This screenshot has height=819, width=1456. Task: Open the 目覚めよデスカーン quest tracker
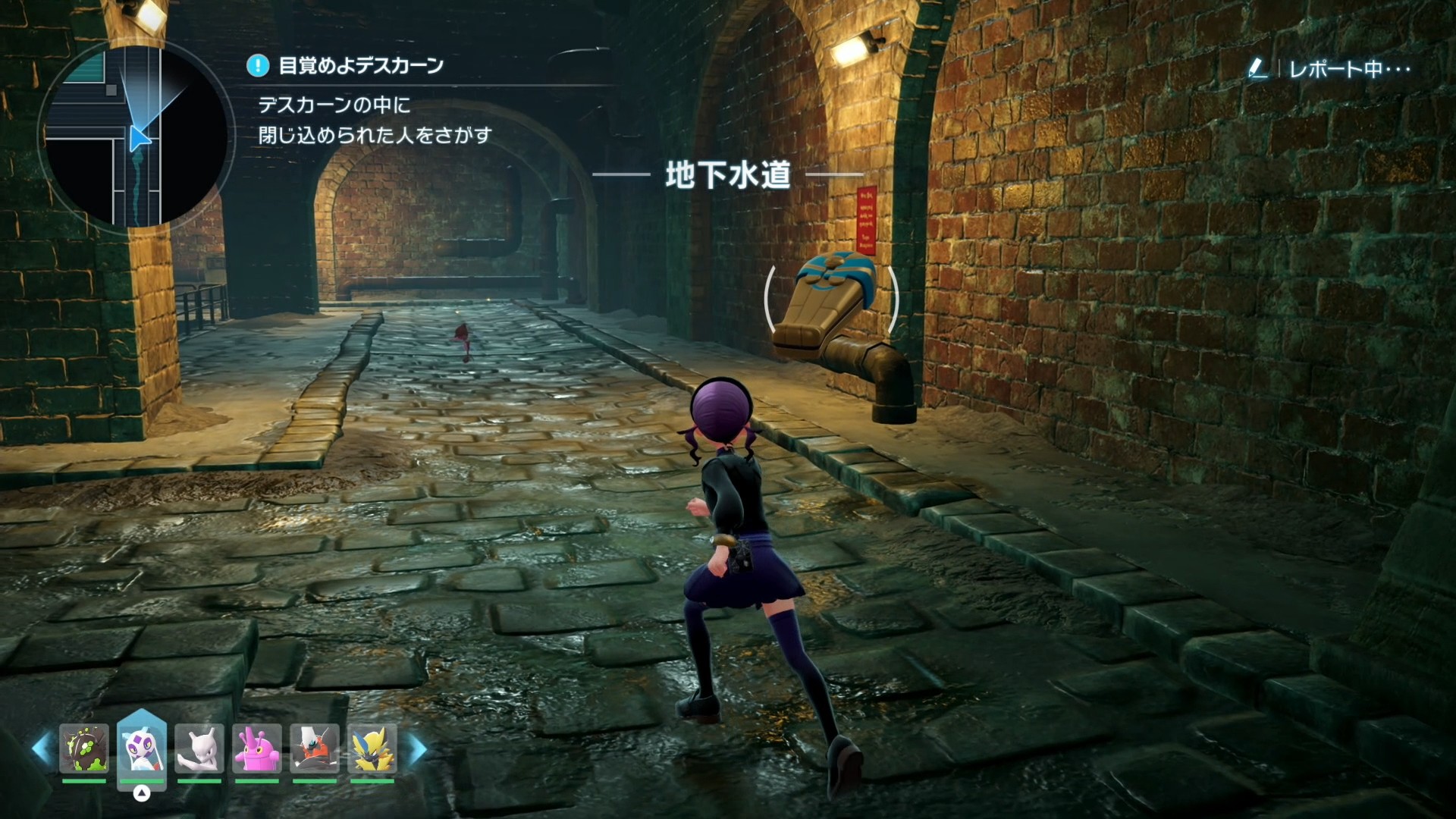tap(360, 66)
